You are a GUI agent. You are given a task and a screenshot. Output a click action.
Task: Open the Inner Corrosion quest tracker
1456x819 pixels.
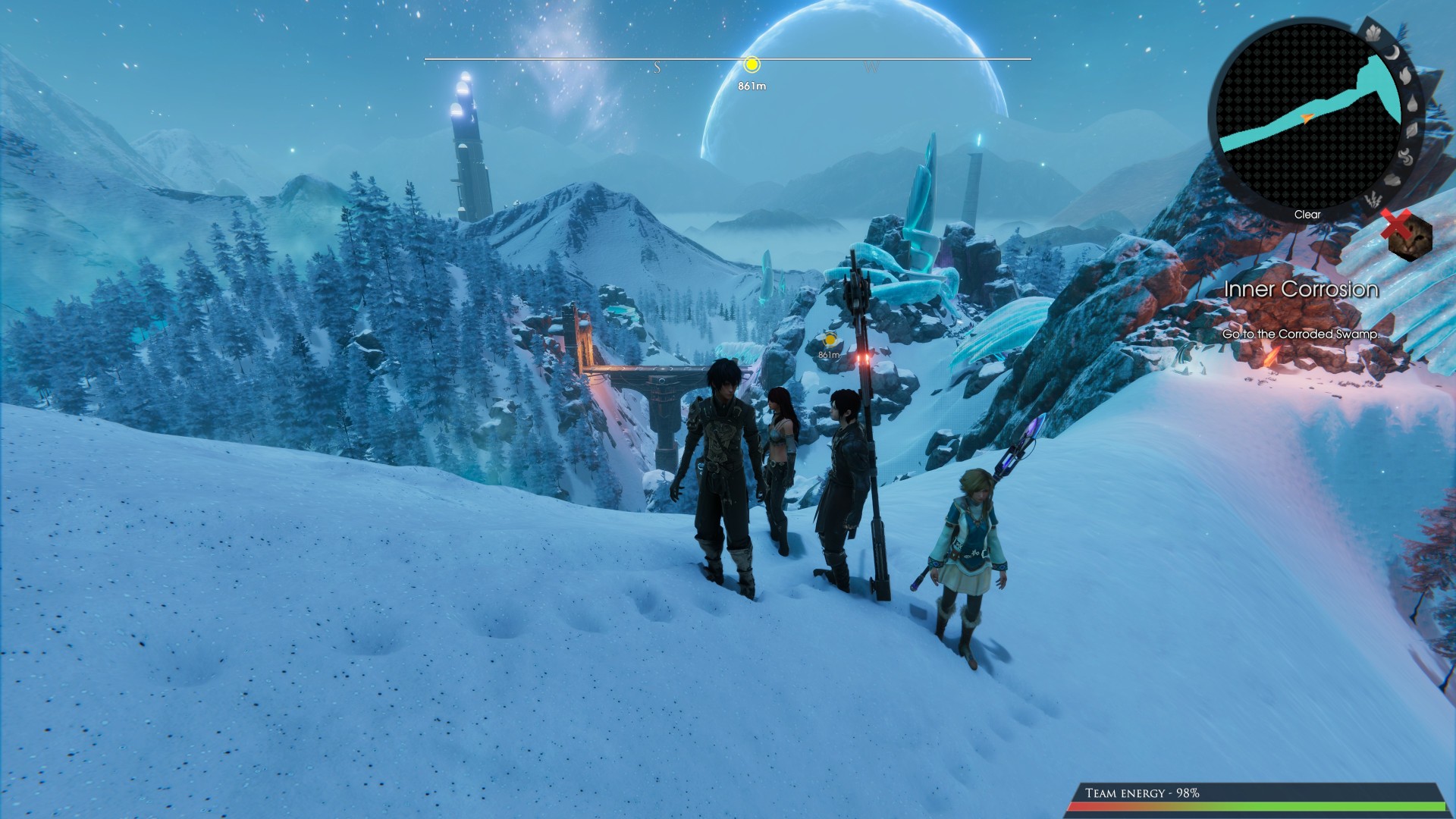point(1301,289)
